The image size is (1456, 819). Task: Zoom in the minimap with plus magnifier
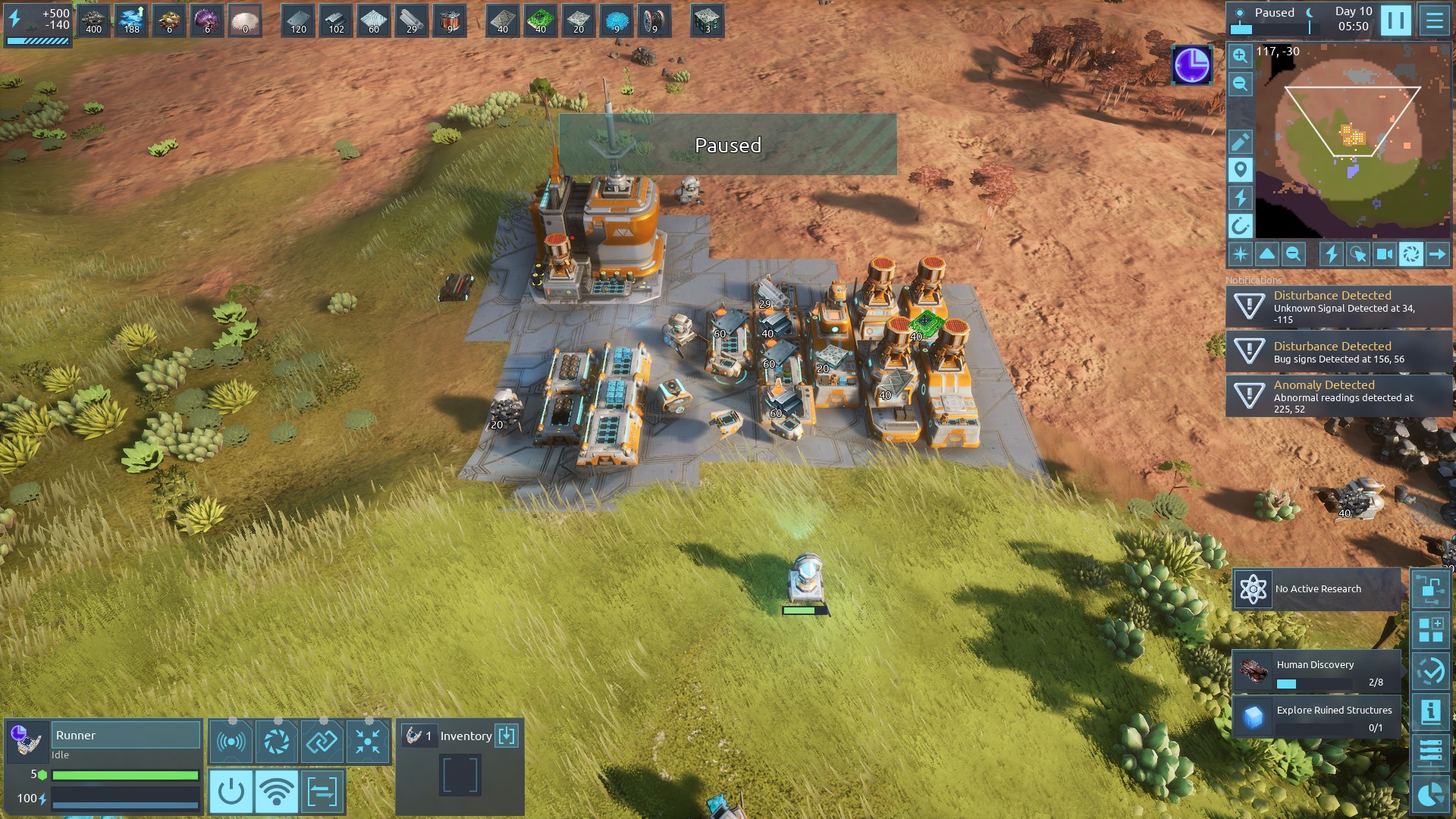click(x=1240, y=56)
